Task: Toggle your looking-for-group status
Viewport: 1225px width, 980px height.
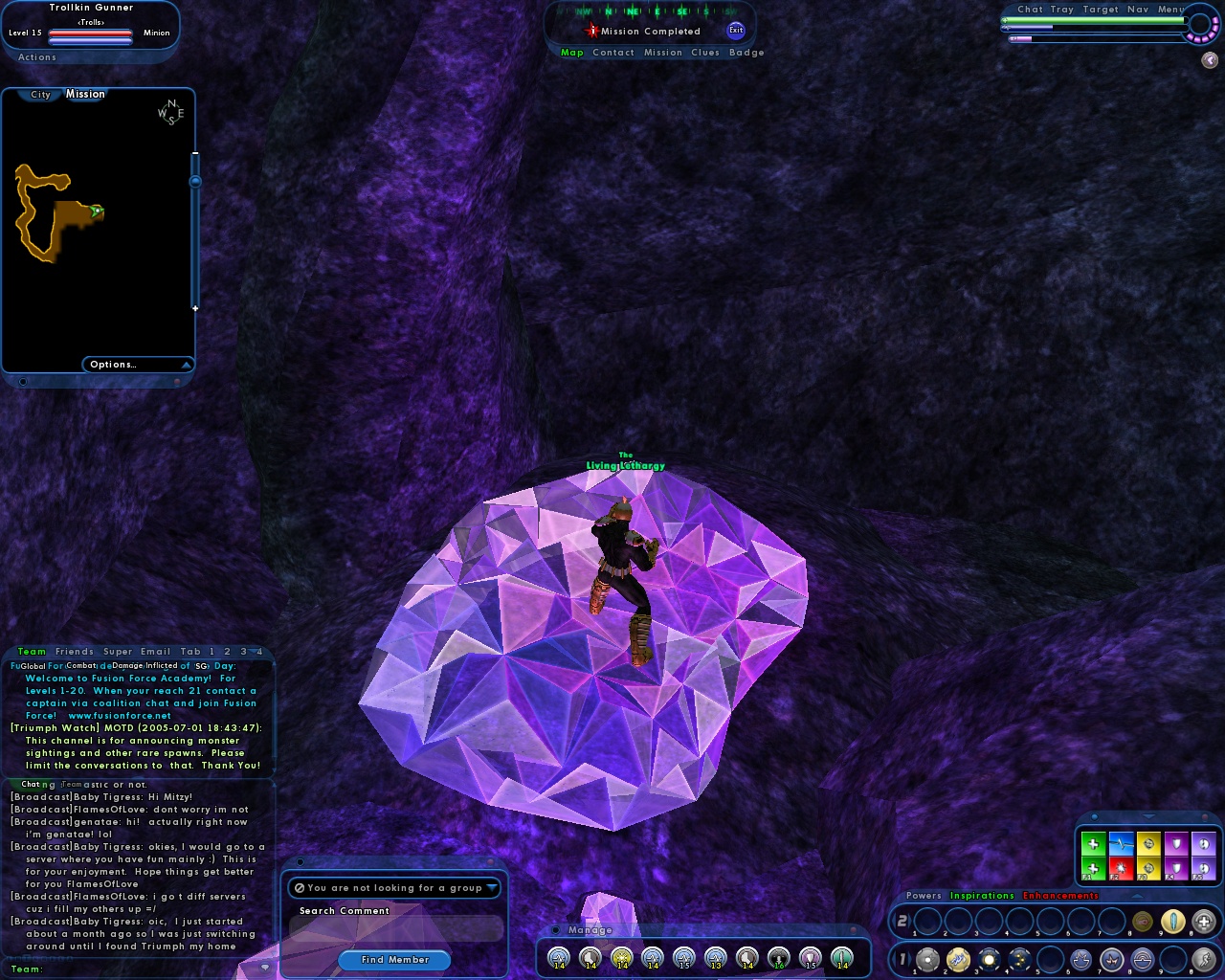Action: (x=300, y=888)
